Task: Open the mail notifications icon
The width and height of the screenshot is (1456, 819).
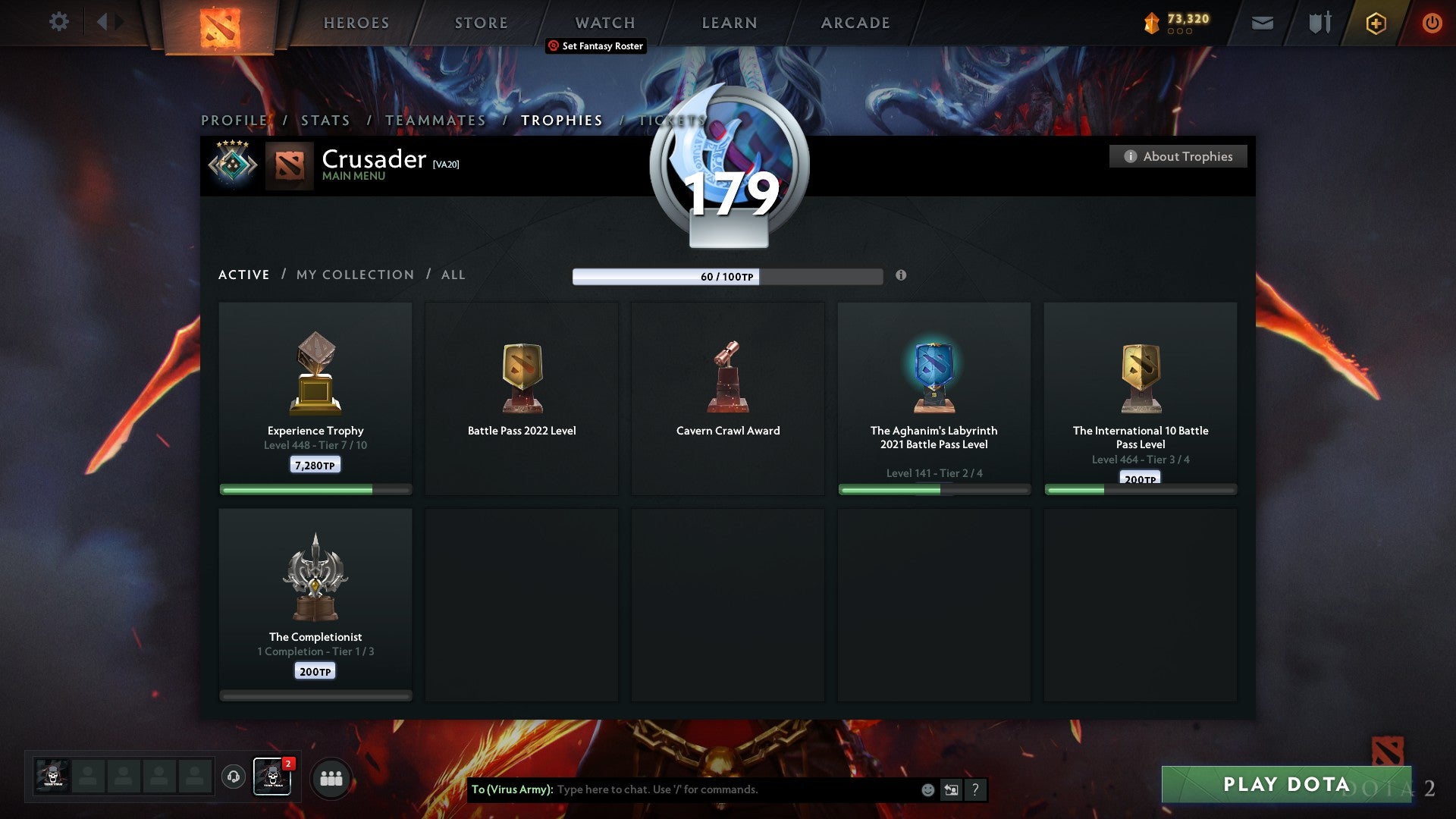Action: (1263, 23)
